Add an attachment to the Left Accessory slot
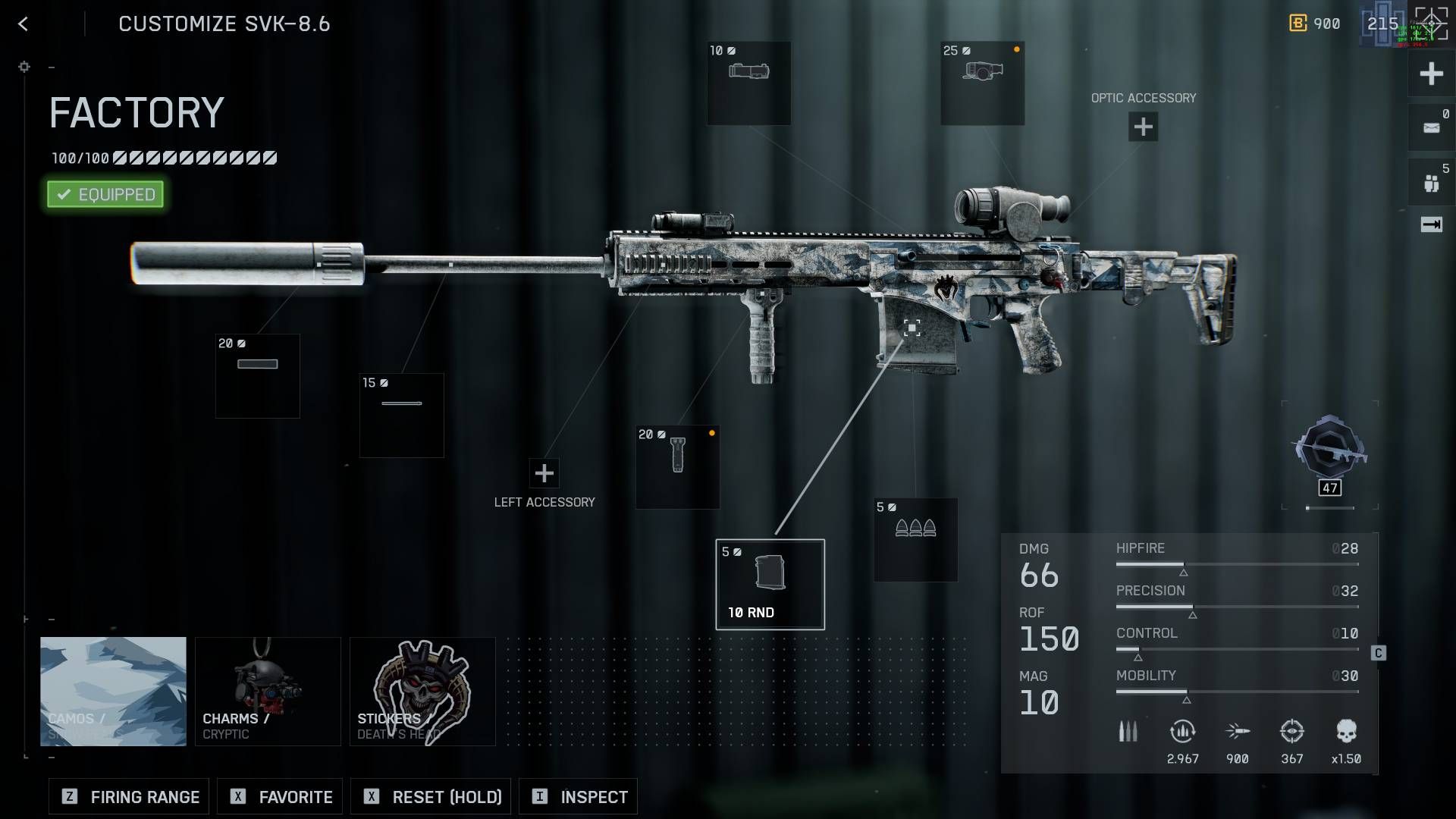The width and height of the screenshot is (1456, 819). [x=544, y=473]
